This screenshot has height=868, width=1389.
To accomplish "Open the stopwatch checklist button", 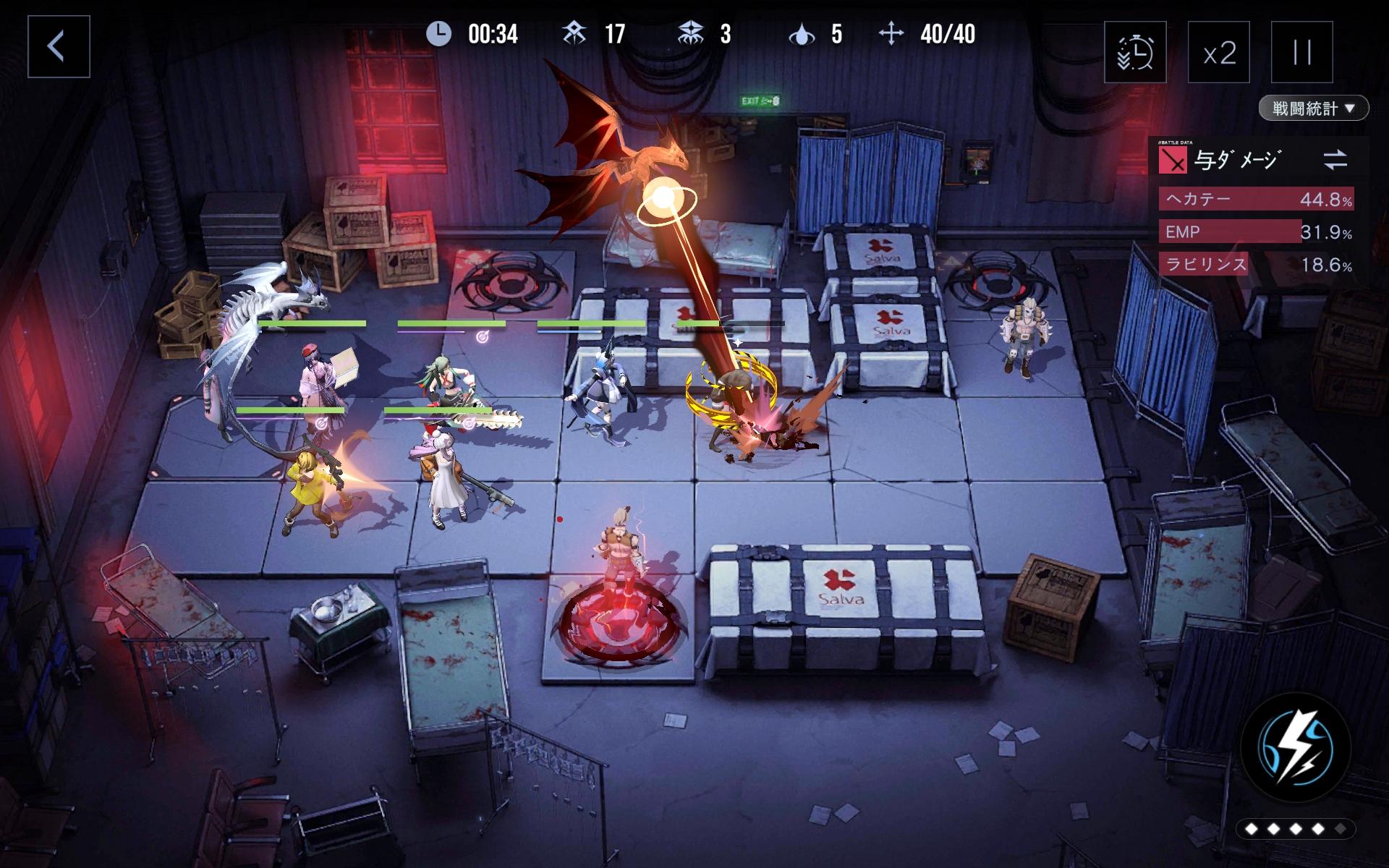I will click(1135, 52).
